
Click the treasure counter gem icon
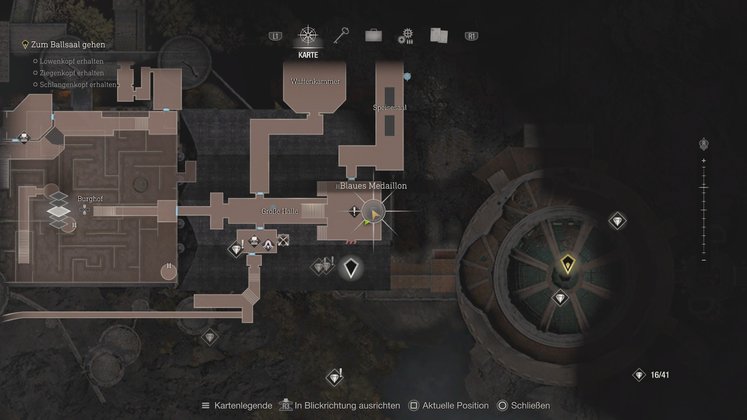click(639, 375)
